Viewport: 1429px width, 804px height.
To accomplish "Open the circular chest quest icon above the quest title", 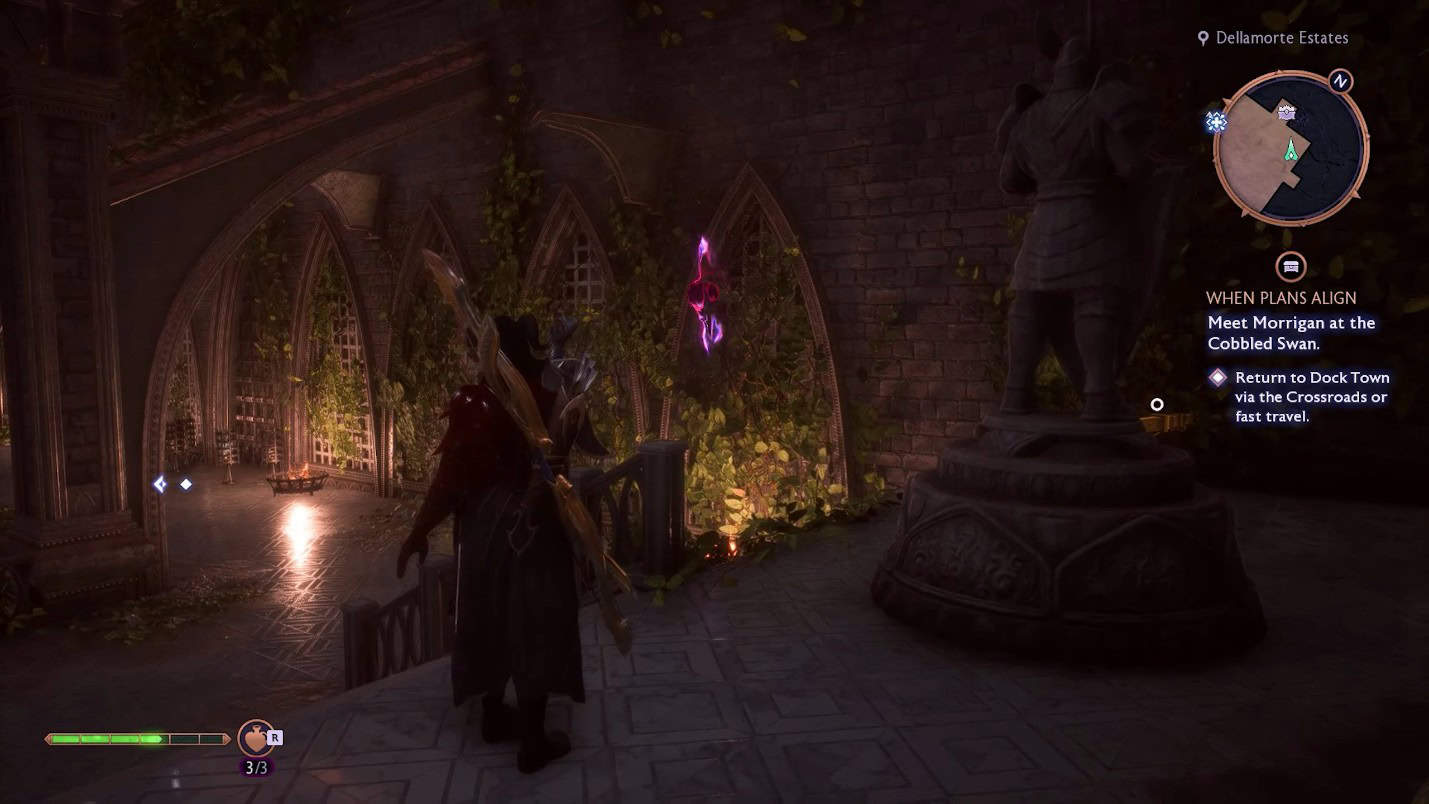I will 1288,267.
